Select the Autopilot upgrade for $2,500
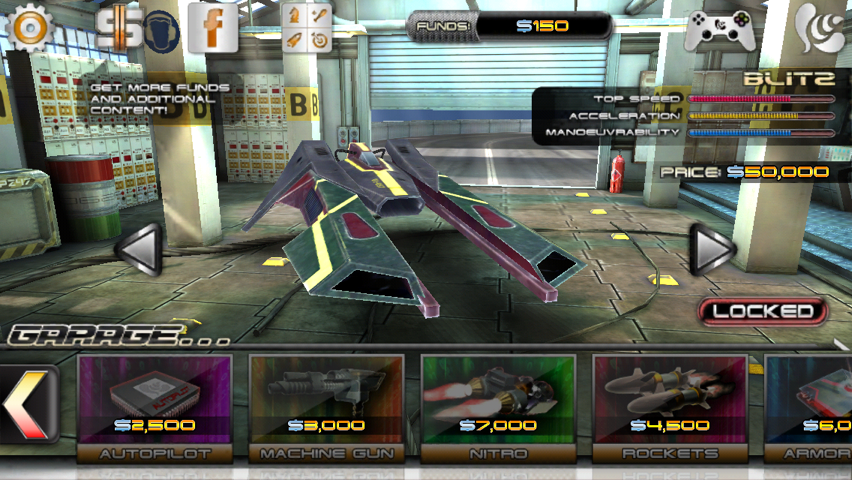Viewport: 852px width, 480px height. (154, 405)
